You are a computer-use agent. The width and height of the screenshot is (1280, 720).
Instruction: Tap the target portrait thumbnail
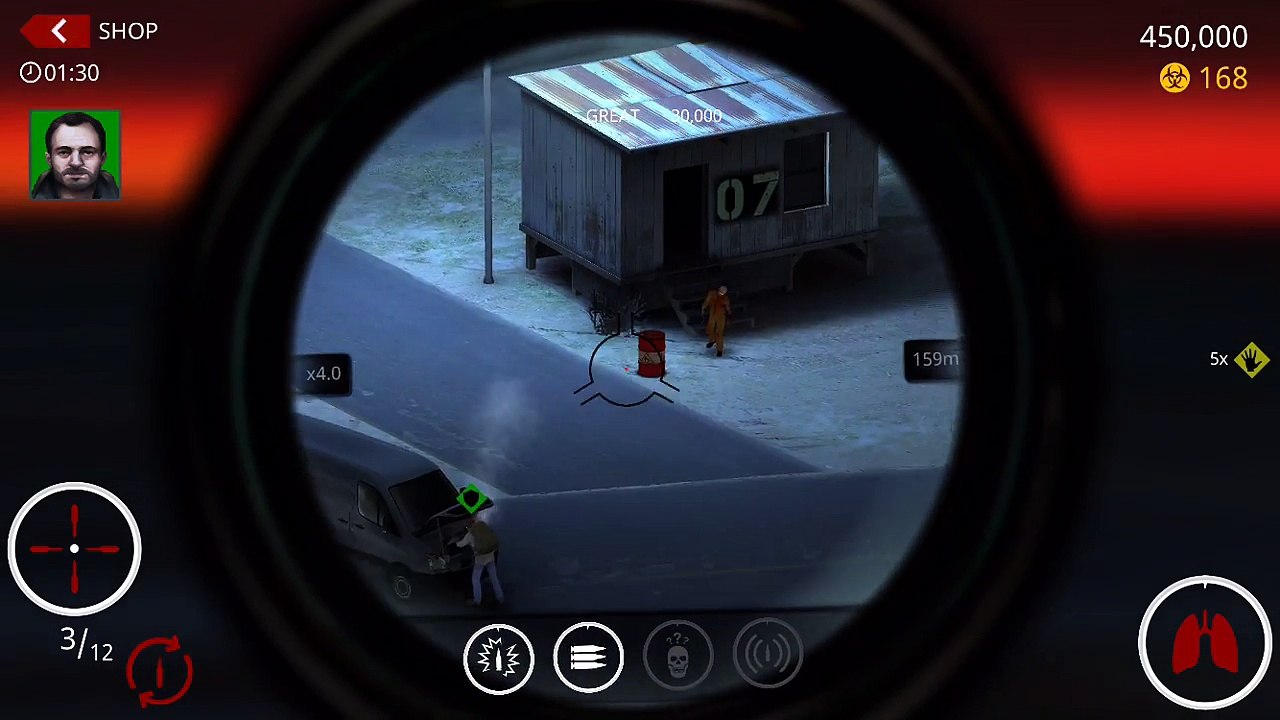pyautogui.click(x=75, y=155)
